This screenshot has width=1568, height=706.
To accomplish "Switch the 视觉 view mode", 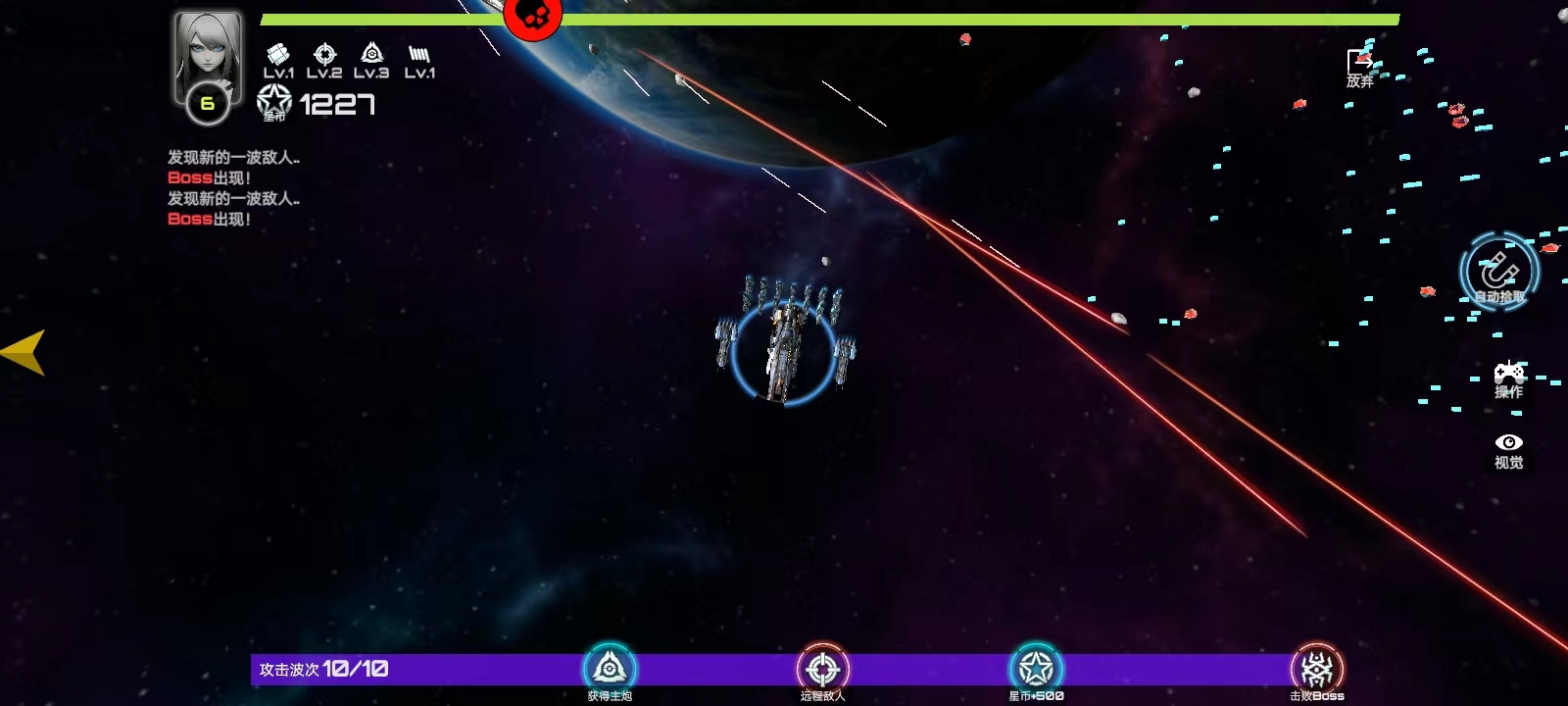I will 1508,450.
